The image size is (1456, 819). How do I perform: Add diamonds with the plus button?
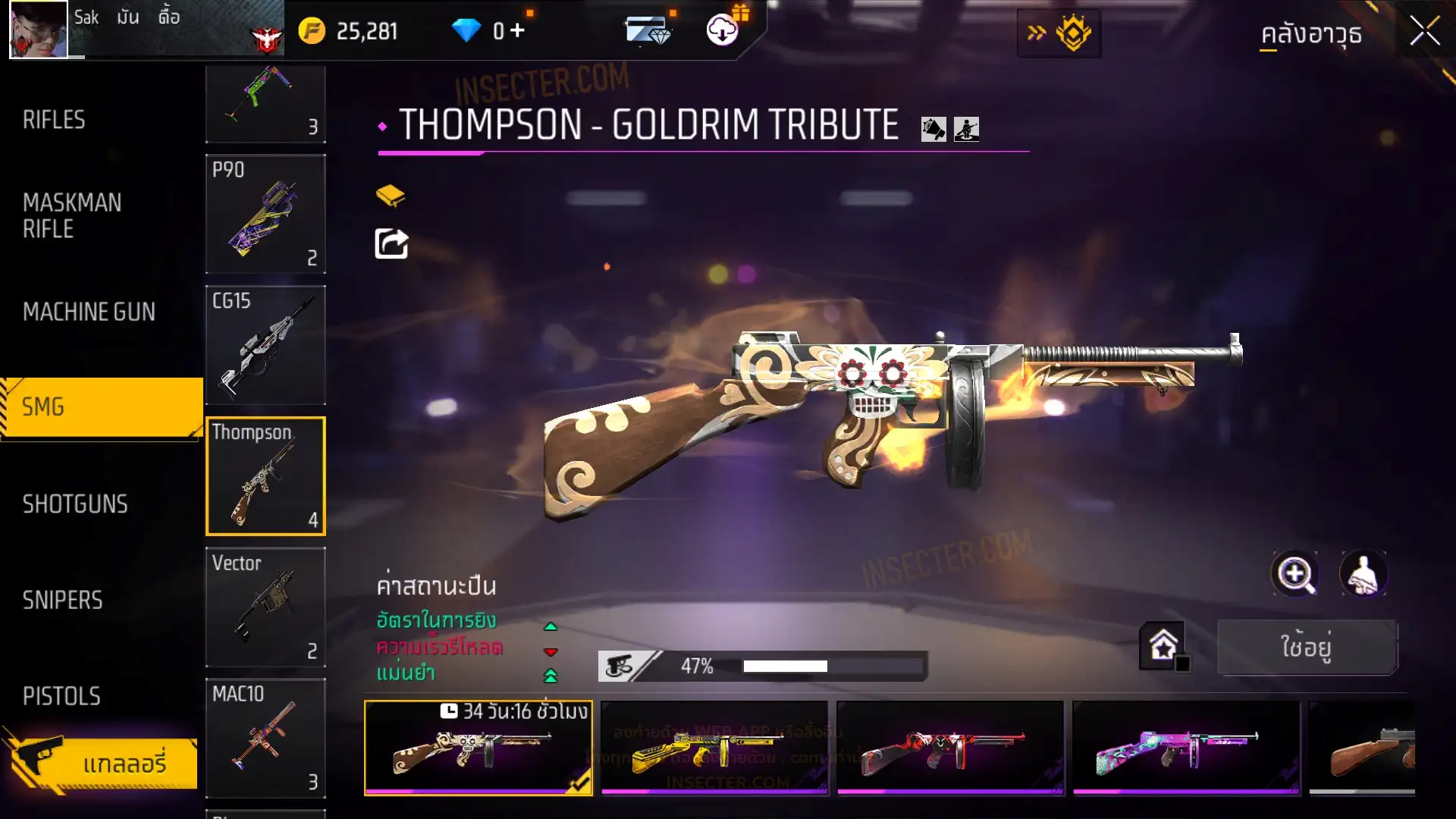click(517, 30)
